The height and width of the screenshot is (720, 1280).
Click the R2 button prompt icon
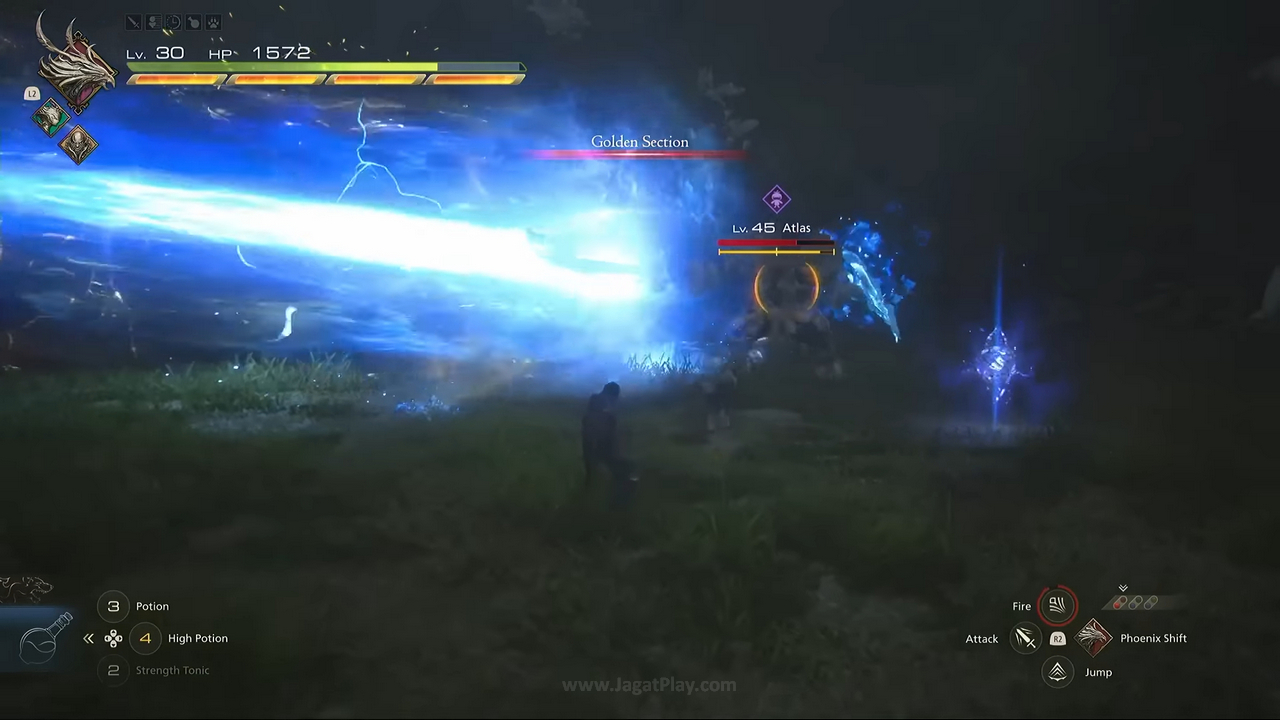pos(1058,638)
